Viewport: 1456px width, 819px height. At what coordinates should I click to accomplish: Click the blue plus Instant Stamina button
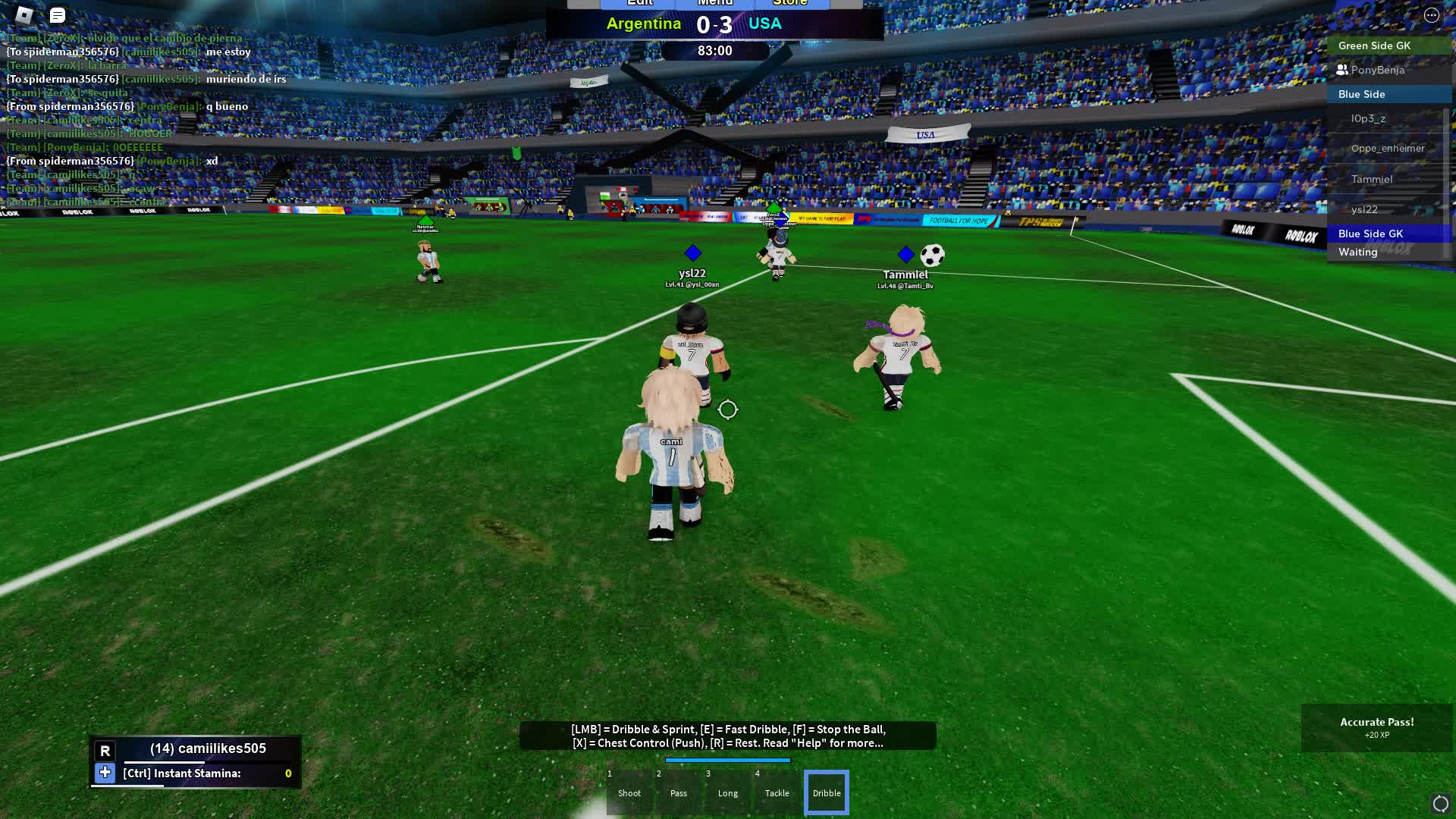tap(105, 773)
